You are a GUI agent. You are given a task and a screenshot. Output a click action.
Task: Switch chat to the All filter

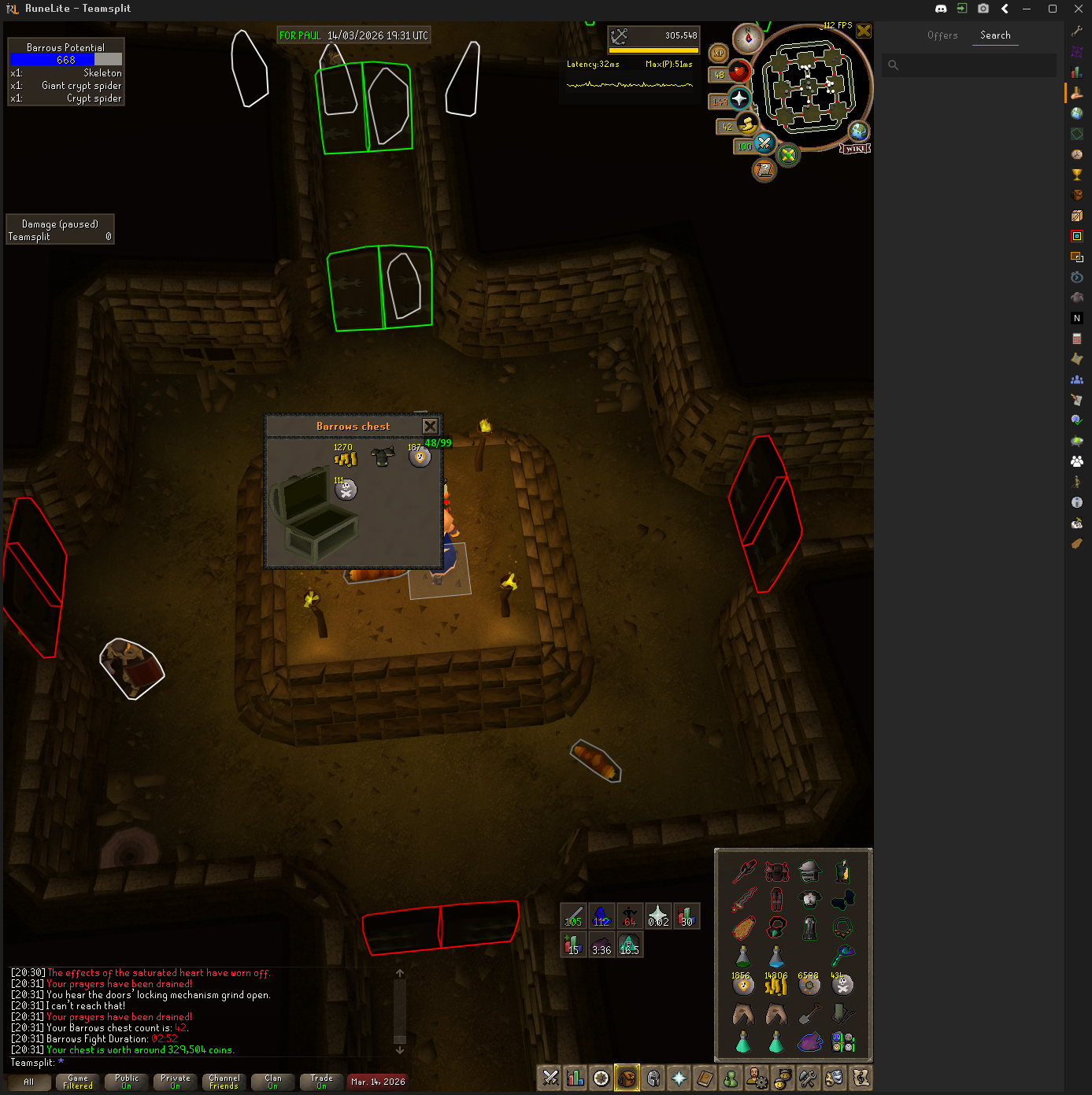pos(29,1082)
